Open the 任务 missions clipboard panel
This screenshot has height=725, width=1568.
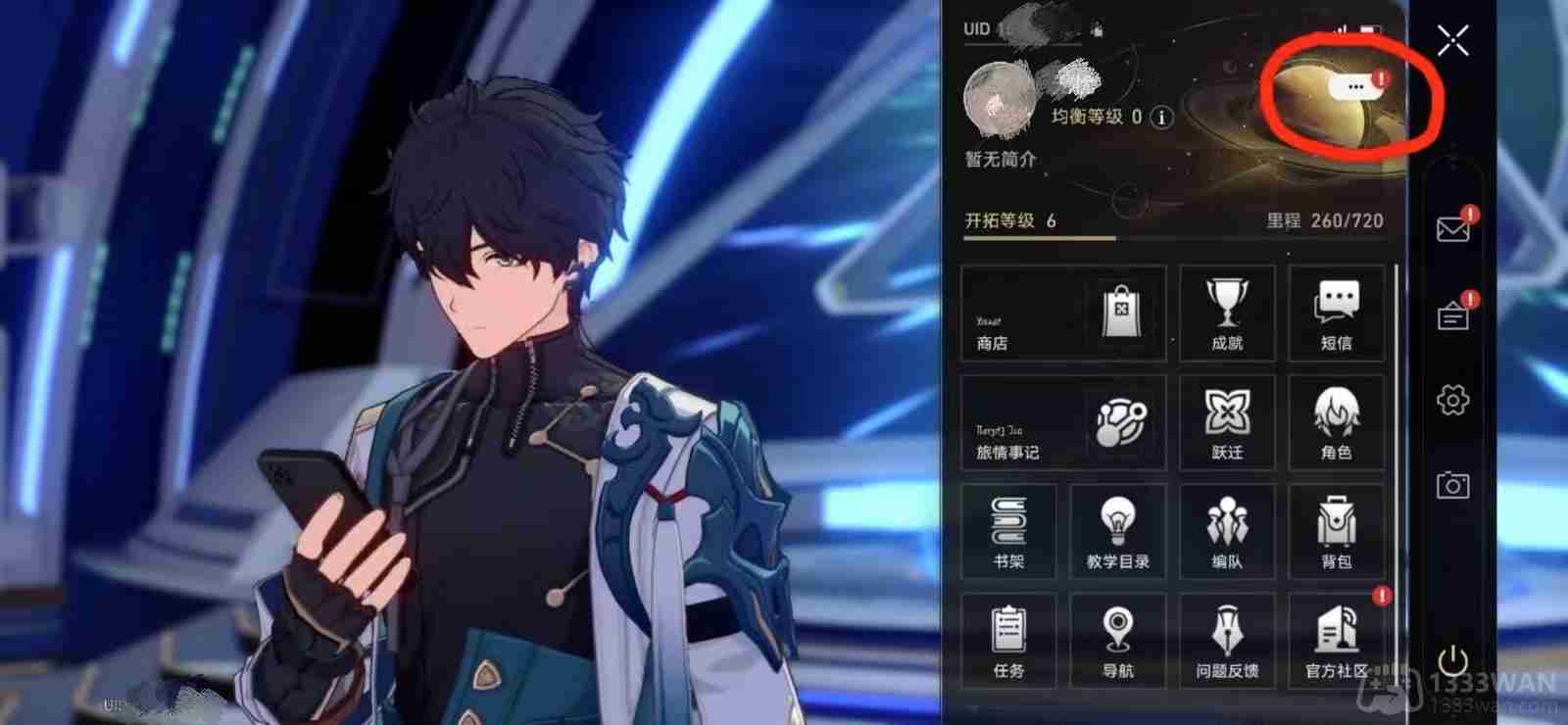pos(1008,637)
